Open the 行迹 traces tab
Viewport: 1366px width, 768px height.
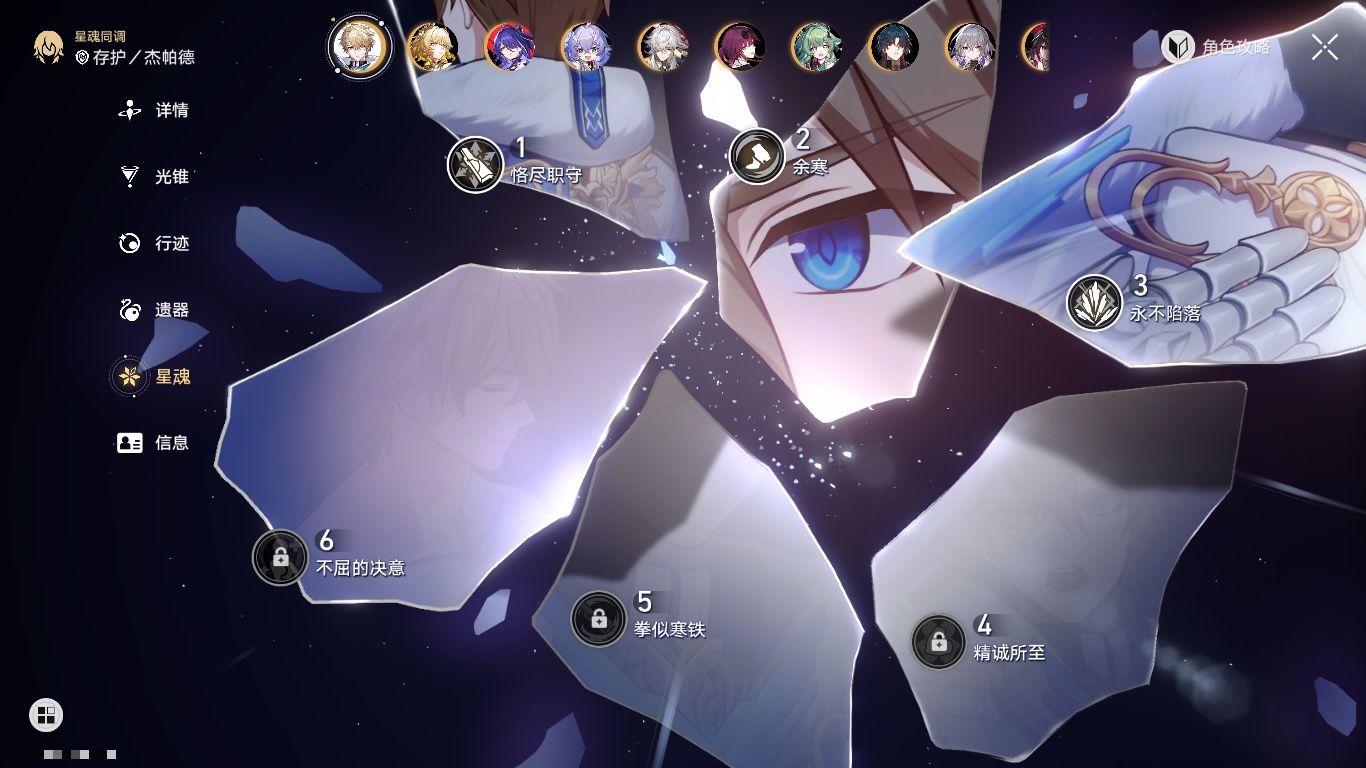tap(155, 244)
